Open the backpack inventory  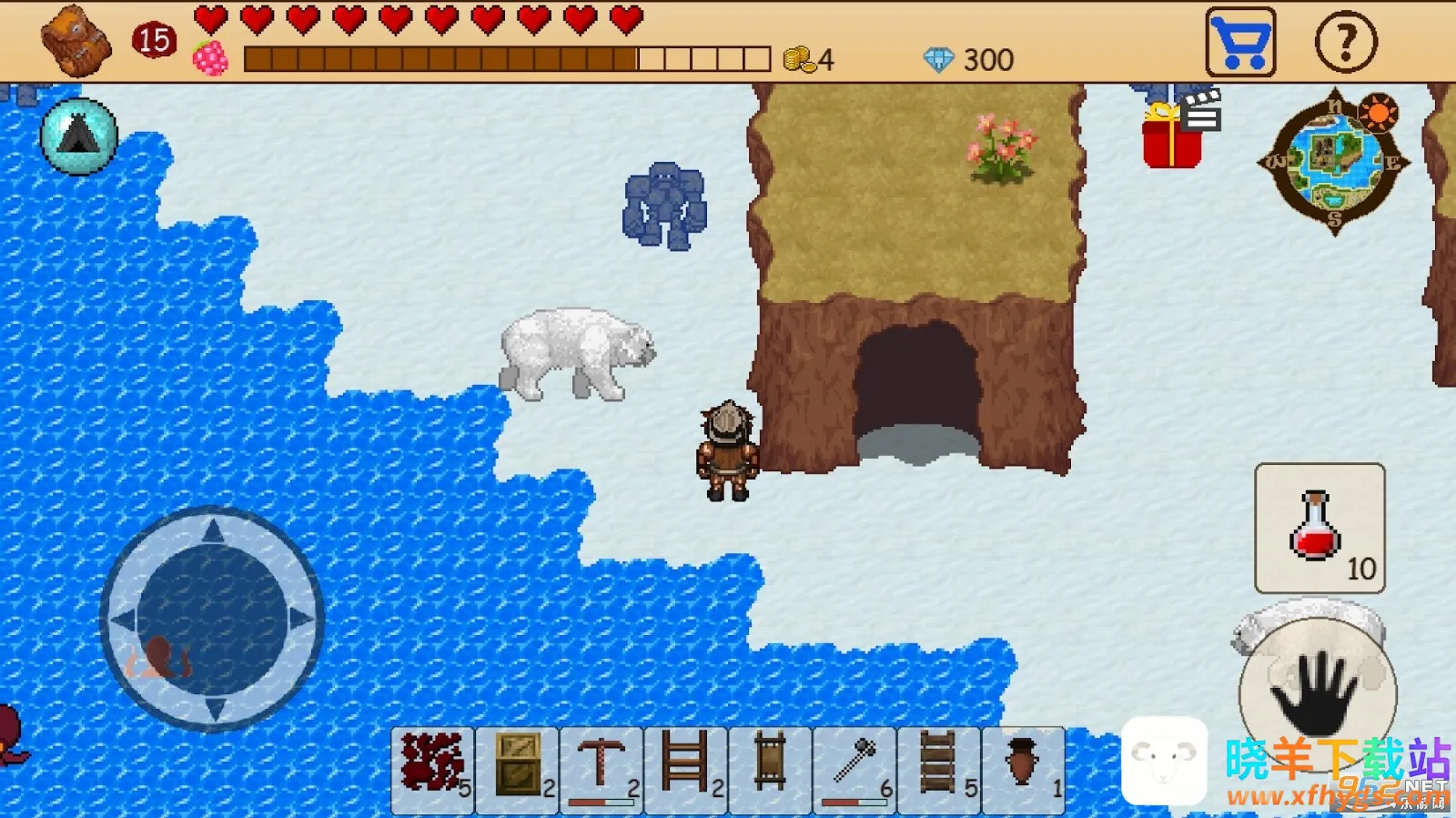(76, 41)
